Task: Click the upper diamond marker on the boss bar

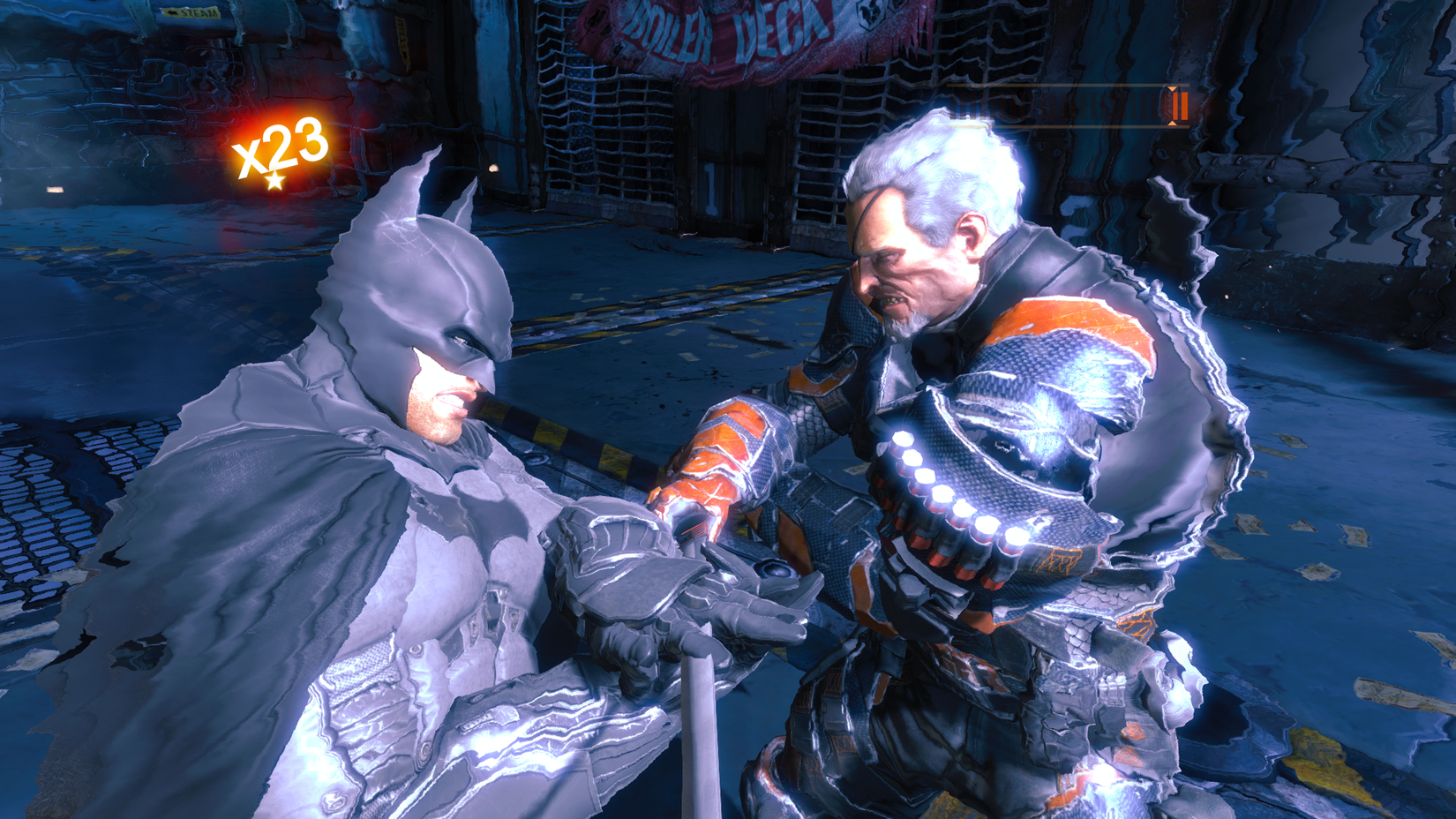Action: tap(1174, 87)
